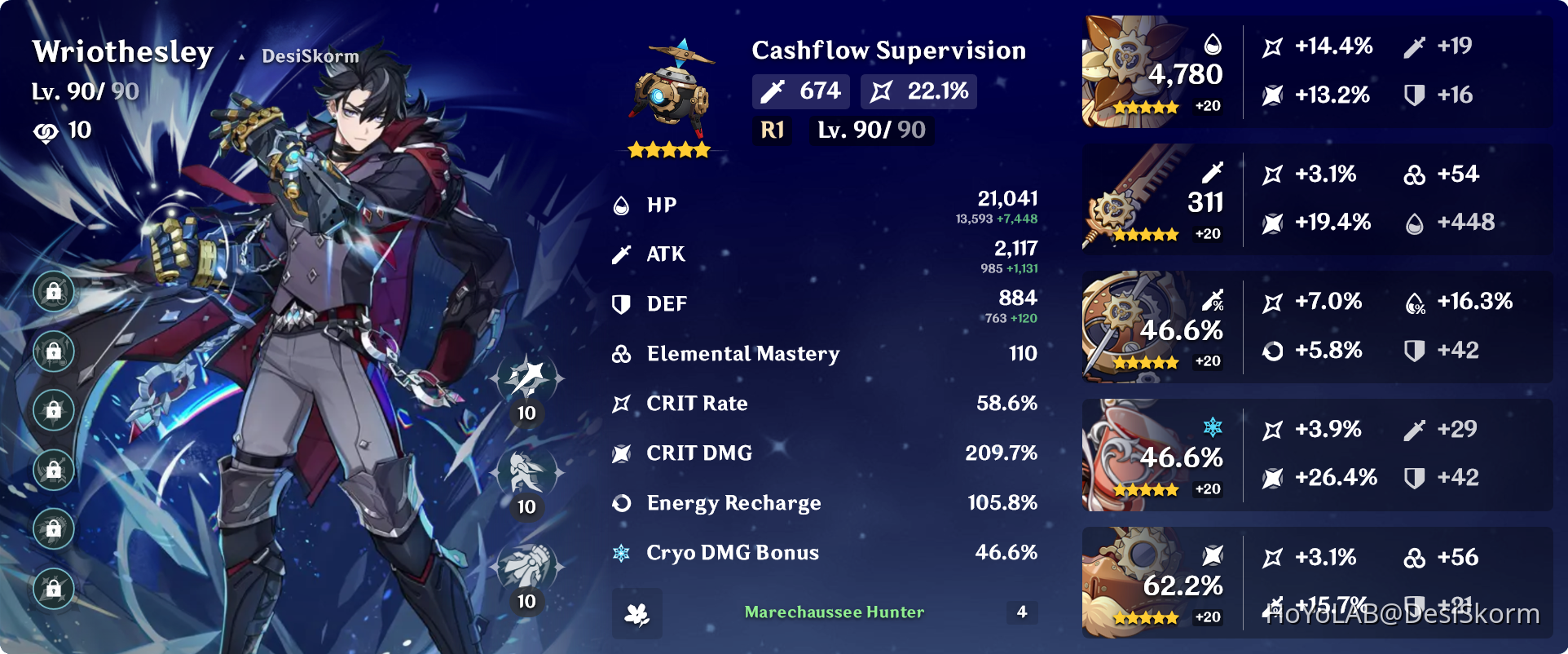Click the CRIT Rate stat icon
The width and height of the screenshot is (1568, 654).
pos(622,403)
